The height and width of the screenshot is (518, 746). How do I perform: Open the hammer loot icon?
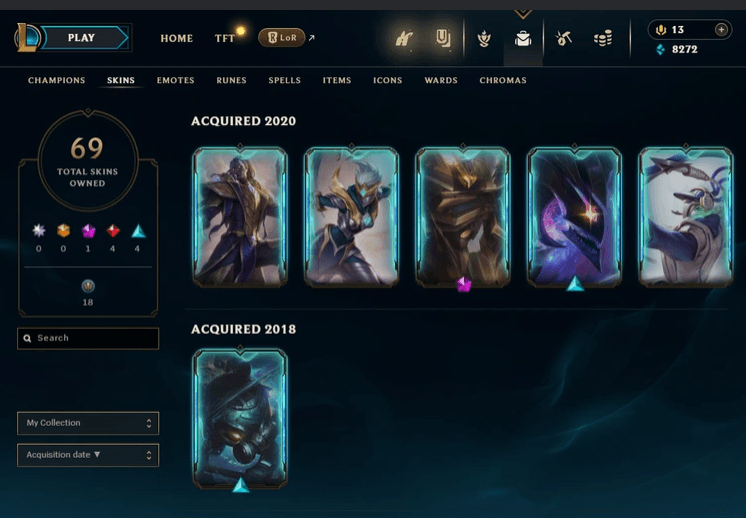tap(564, 39)
